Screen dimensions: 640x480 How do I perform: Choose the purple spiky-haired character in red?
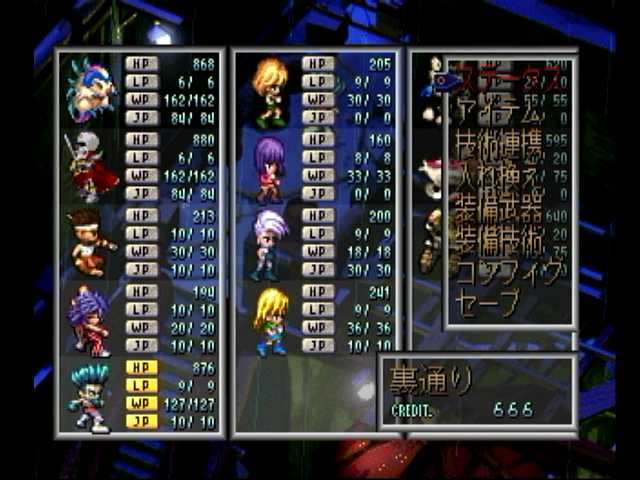click(90, 319)
